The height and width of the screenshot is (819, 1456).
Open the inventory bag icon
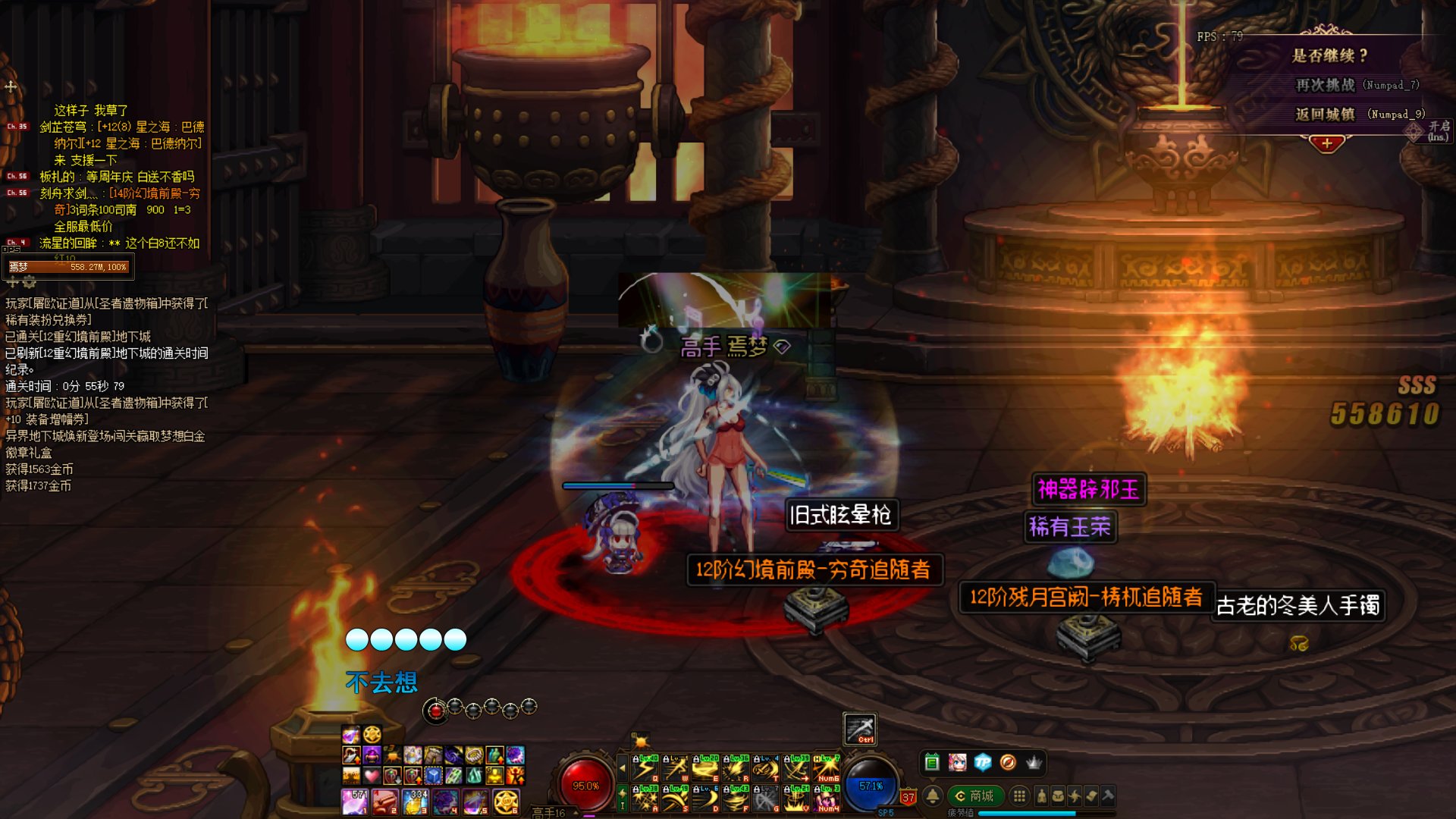(1058, 795)
